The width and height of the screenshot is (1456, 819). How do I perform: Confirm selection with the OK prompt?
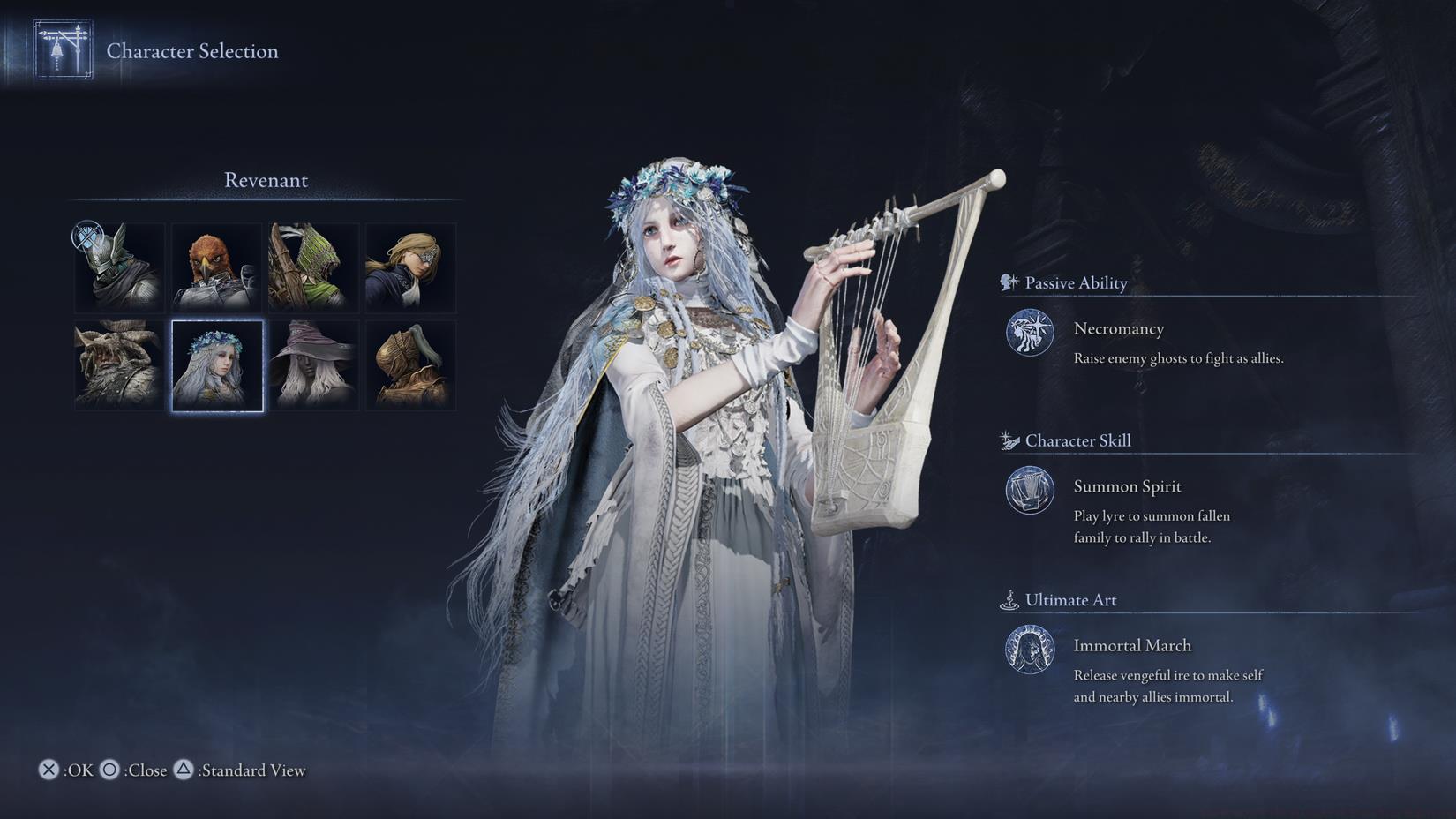coord(50,770)
